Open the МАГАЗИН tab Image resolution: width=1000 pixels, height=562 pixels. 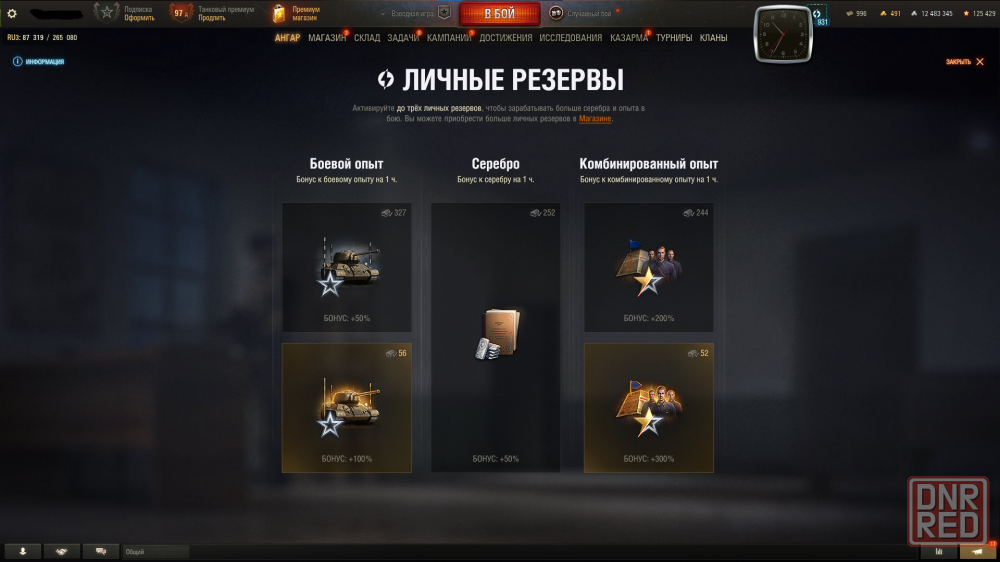click(327, 38)
